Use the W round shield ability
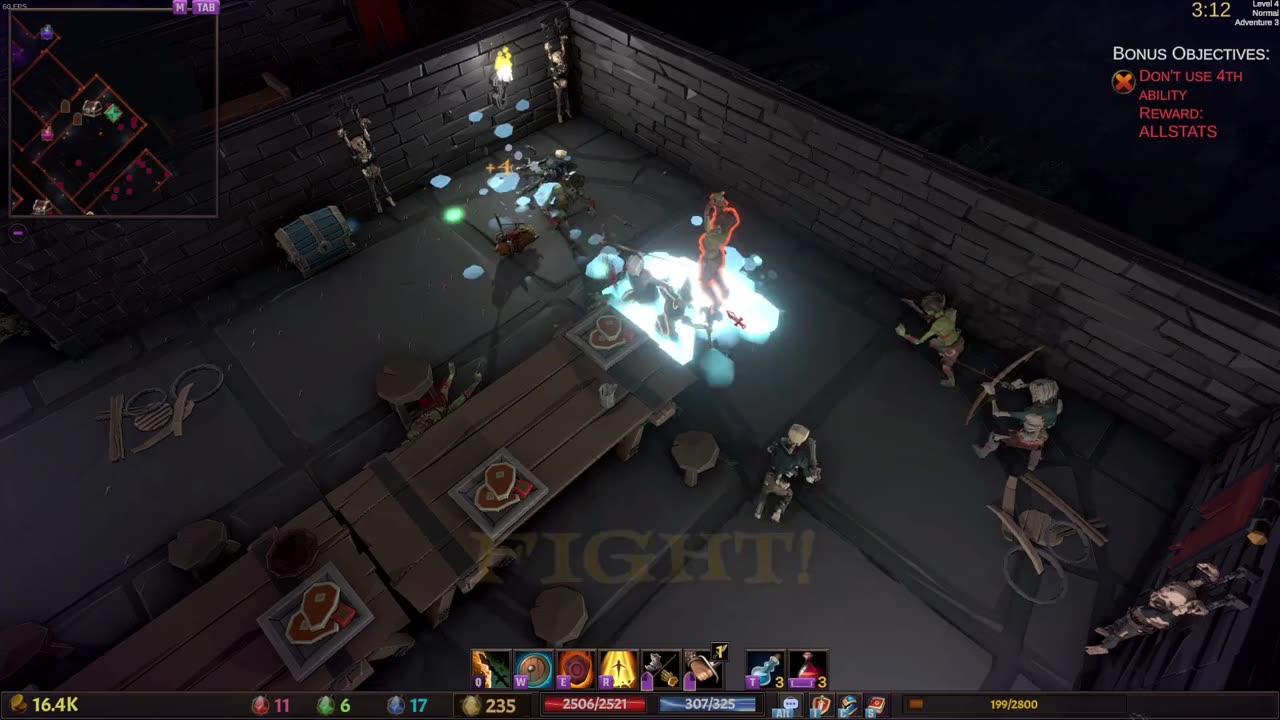The image size is (1280, 720). pos(533,669)
